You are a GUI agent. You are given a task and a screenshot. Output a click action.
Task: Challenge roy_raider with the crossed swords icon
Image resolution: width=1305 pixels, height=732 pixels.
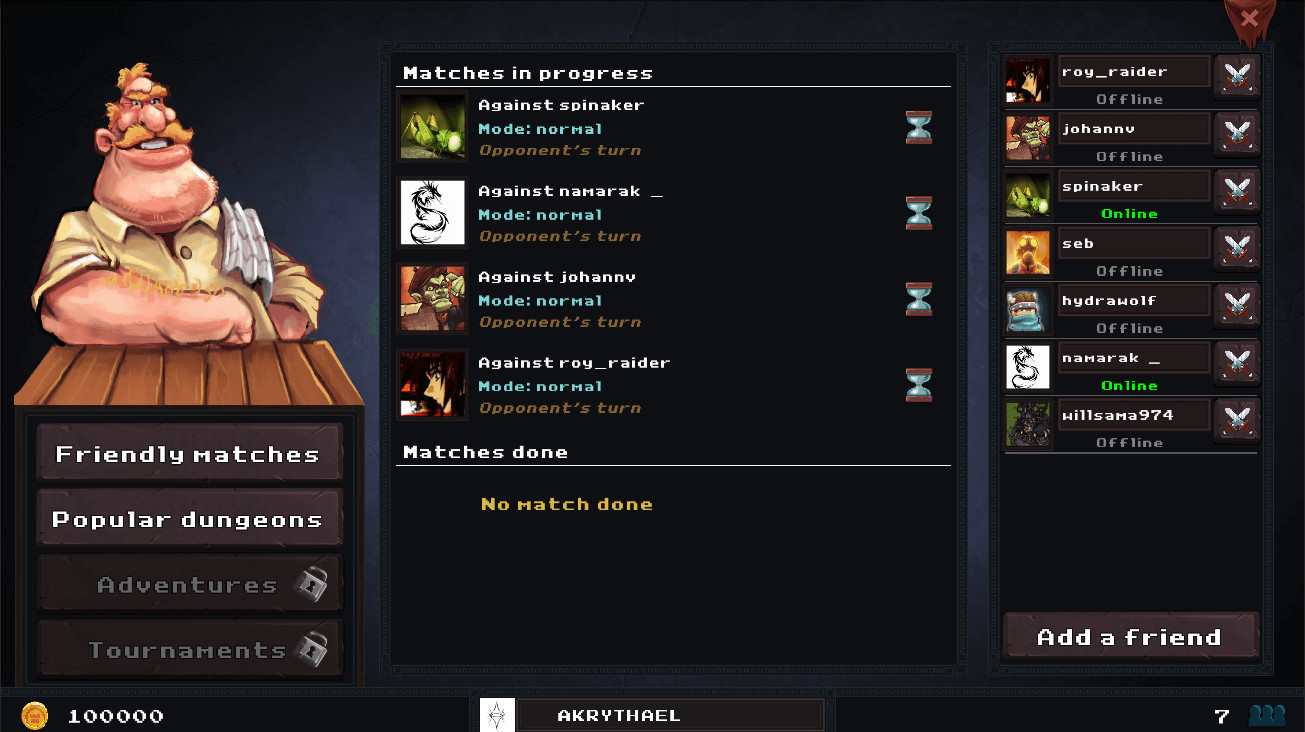1237,76
